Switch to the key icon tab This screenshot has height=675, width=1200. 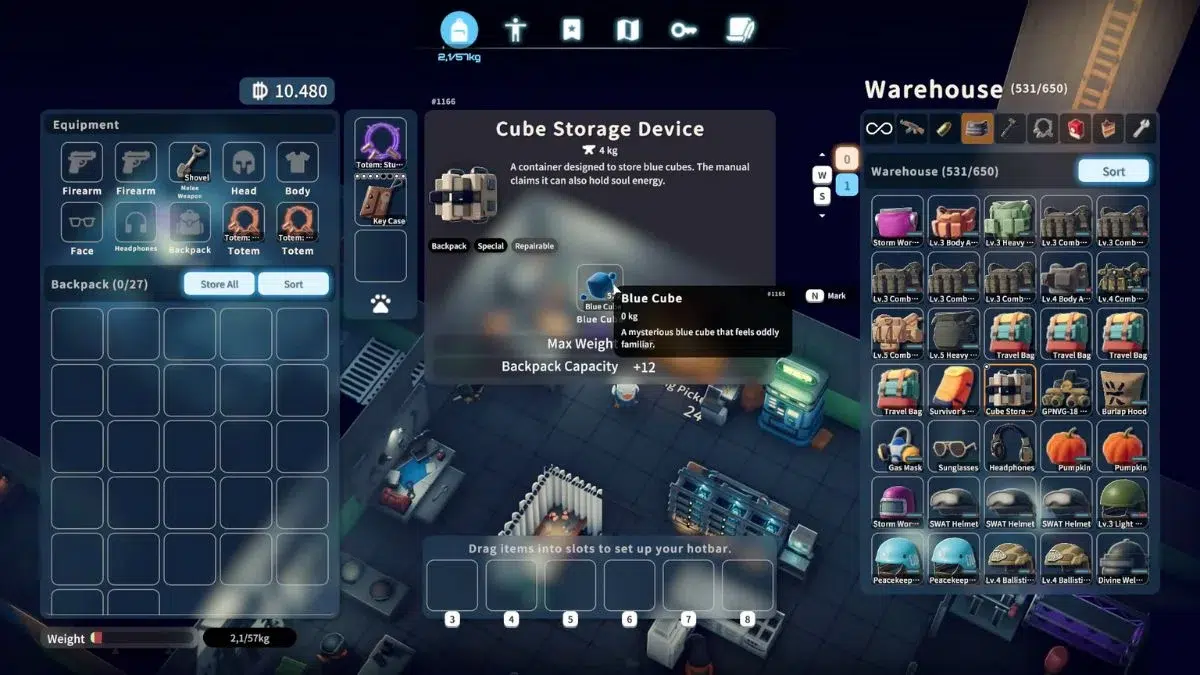pos(684,30)
